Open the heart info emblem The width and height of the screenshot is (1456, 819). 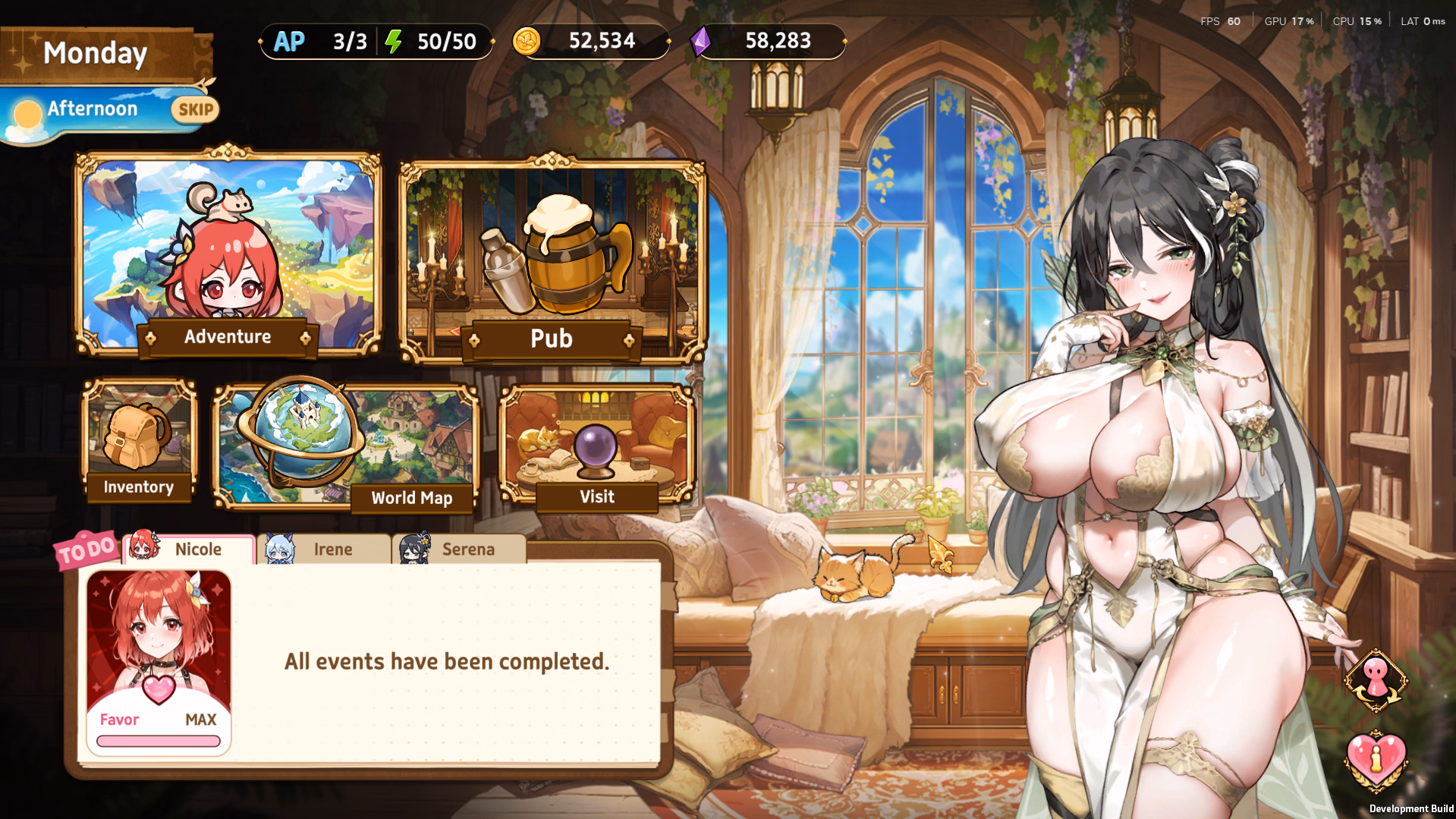[x=1376, y=761]
